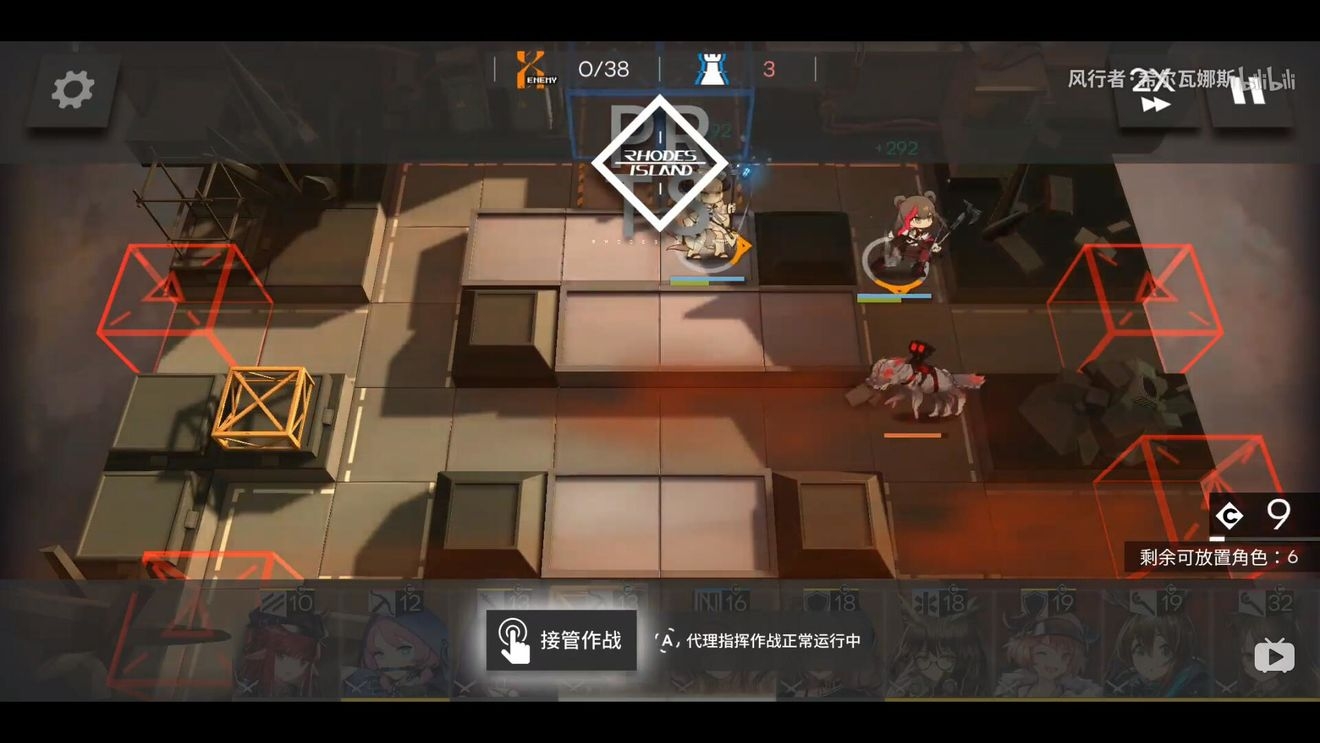Toggle the 2X battle speed button
The height and width of the screenshot is (743, 1320).
[x=1156, y=92]
